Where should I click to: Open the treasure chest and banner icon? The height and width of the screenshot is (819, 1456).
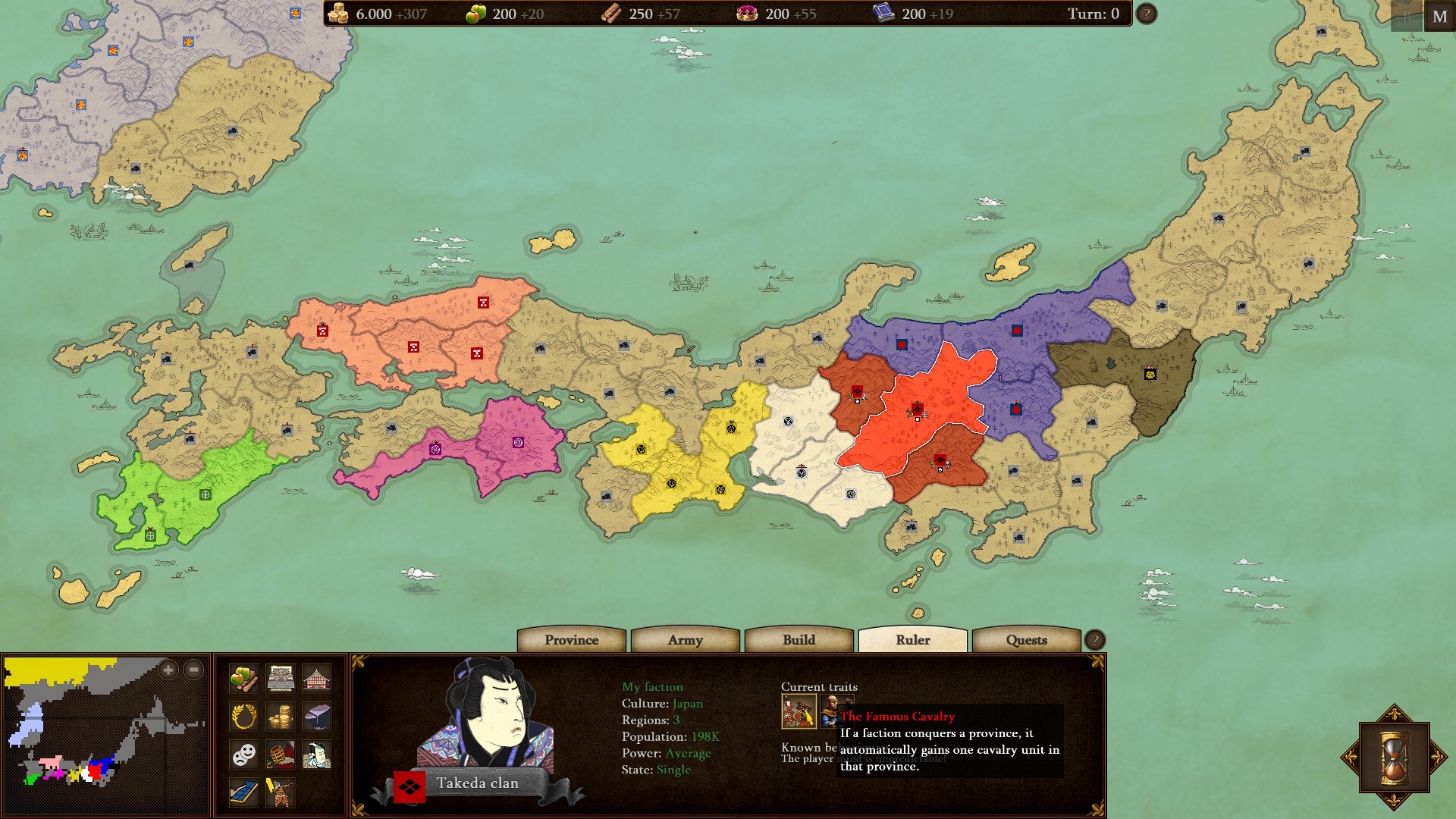tap(281, 755)
